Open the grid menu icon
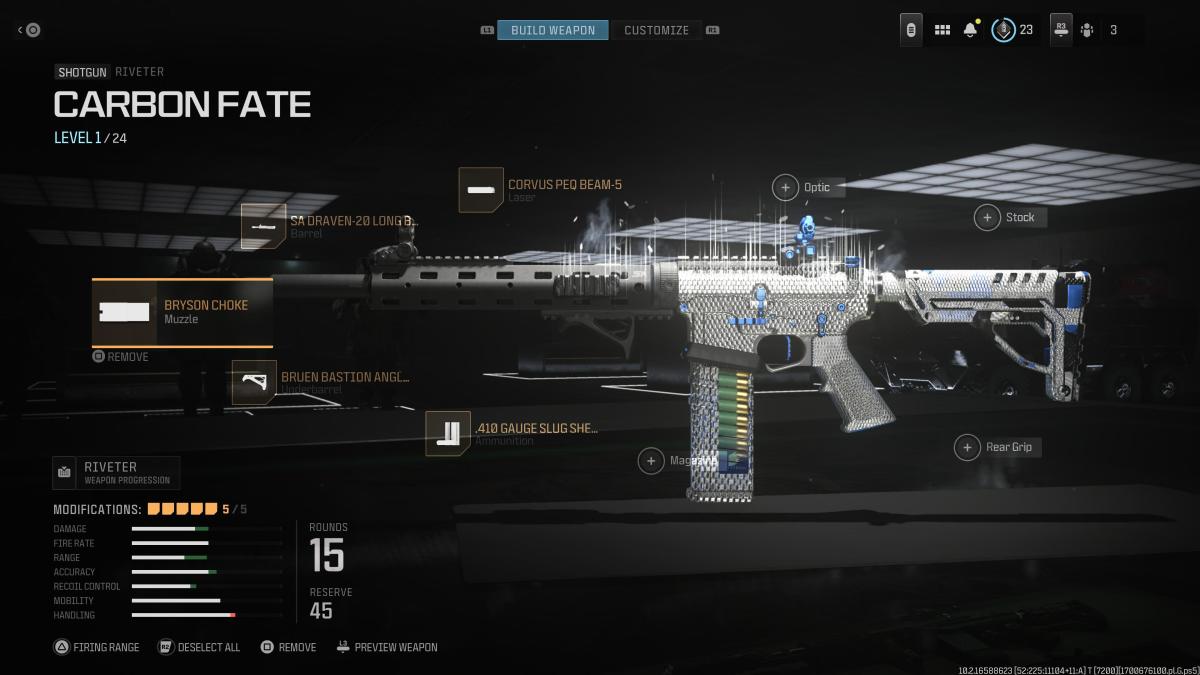Viewport: 1200px width, 675px height. tap(942, 30)
